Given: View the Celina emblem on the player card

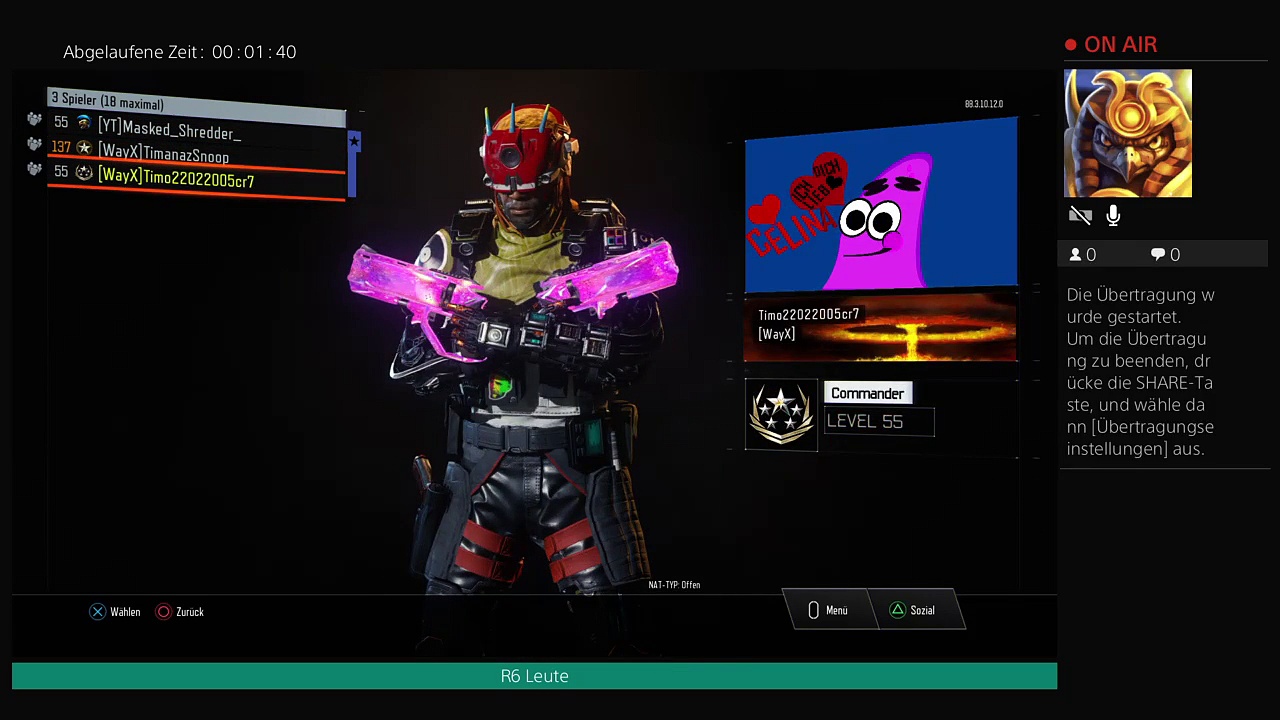Looking at the screenshot, I should coord(880,205).
